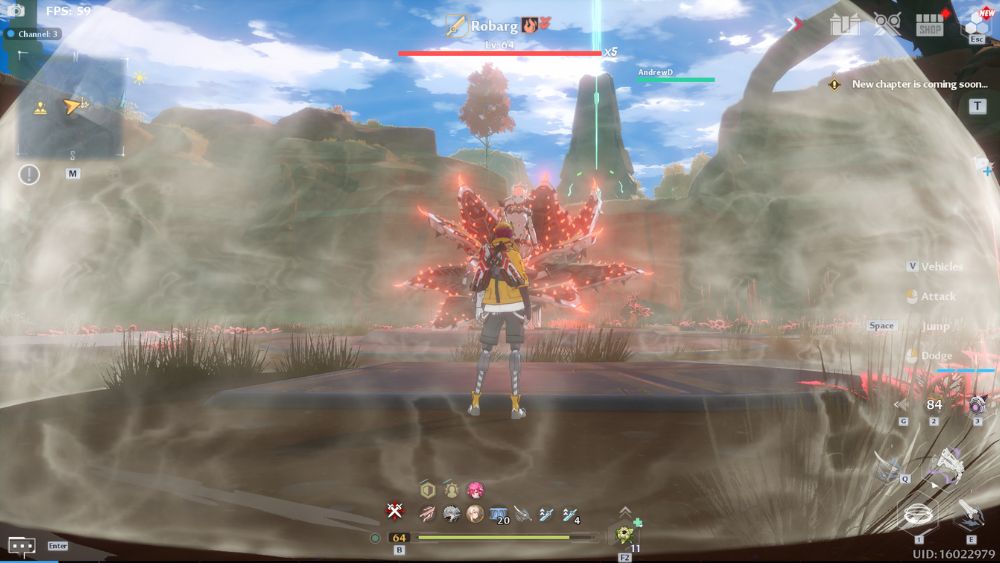The width and height of the screenshot is (1000, 563).
Task: Expand the red arrow menu toggle
Action: pyautogui.click(x=797, y=24)
